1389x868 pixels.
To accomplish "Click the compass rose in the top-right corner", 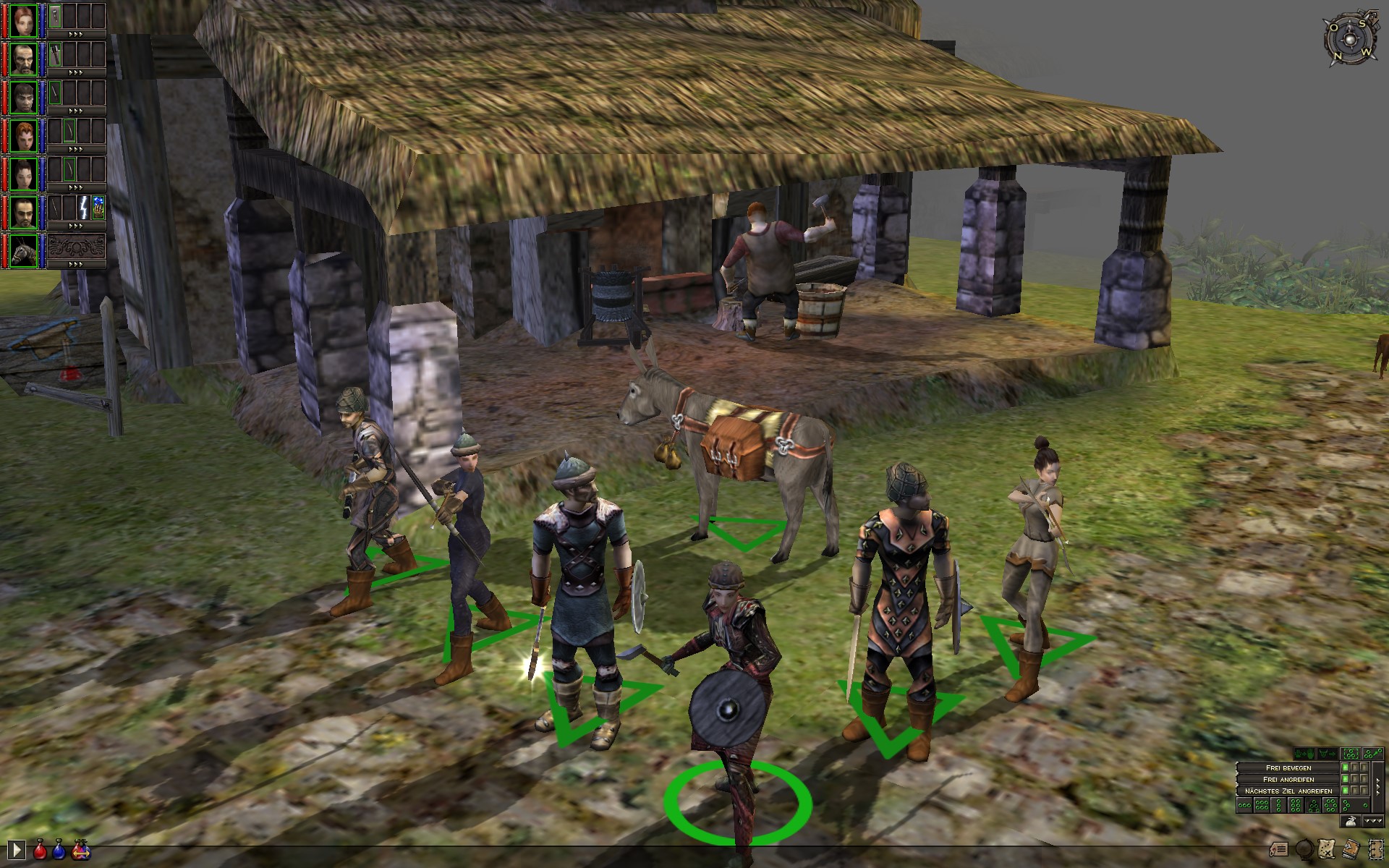I will [x=1351, y=40].
